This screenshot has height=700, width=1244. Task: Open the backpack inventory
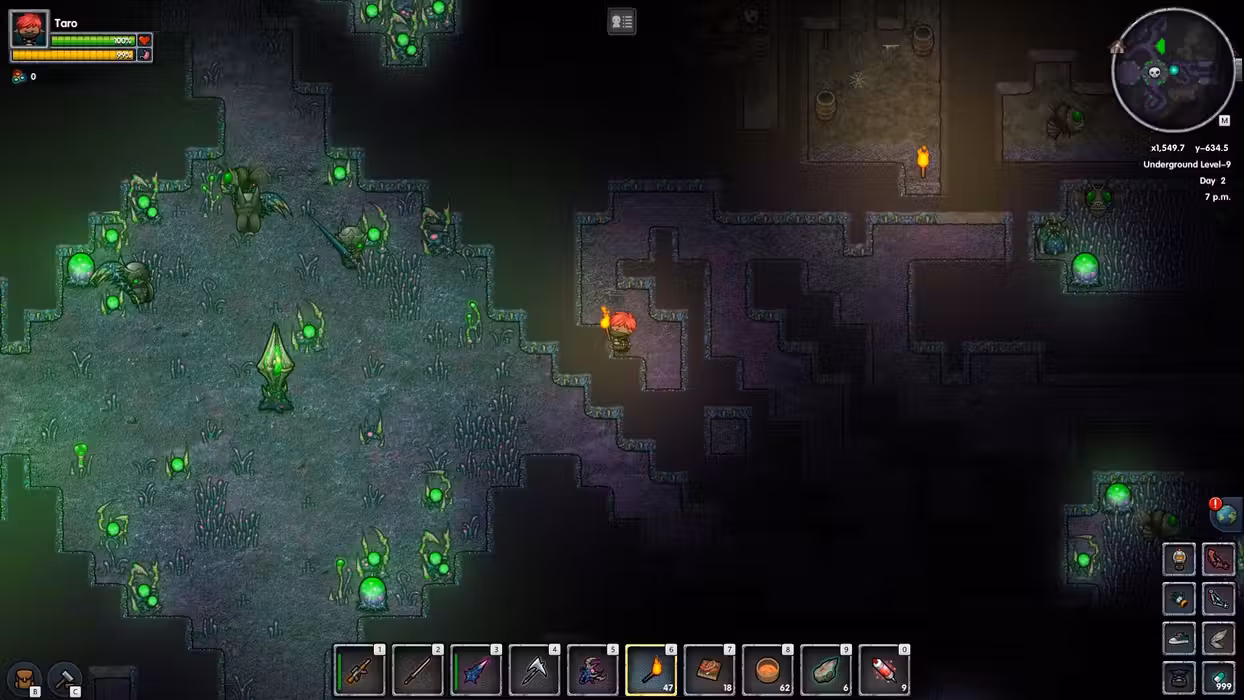tap(24, 679)
